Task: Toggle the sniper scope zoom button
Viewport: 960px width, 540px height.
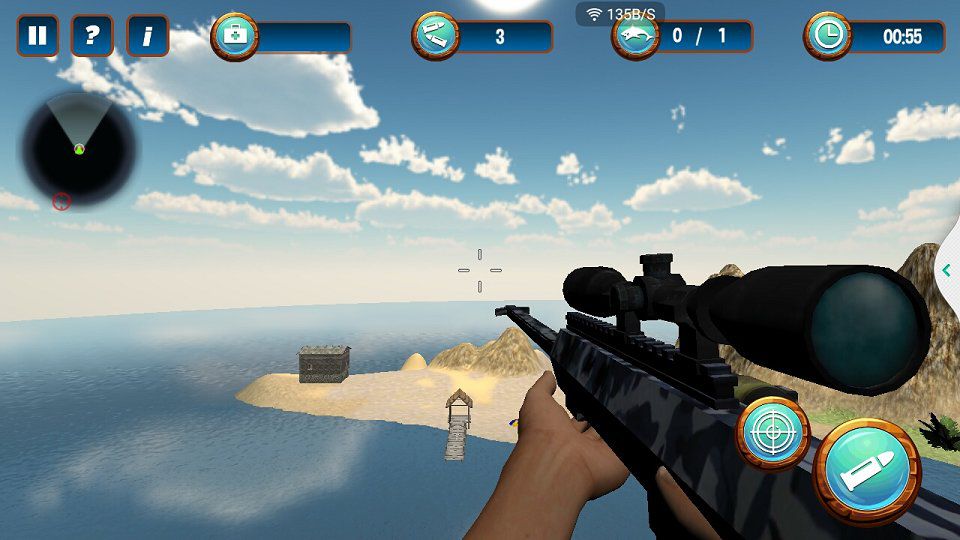Action: click(773, 432)
